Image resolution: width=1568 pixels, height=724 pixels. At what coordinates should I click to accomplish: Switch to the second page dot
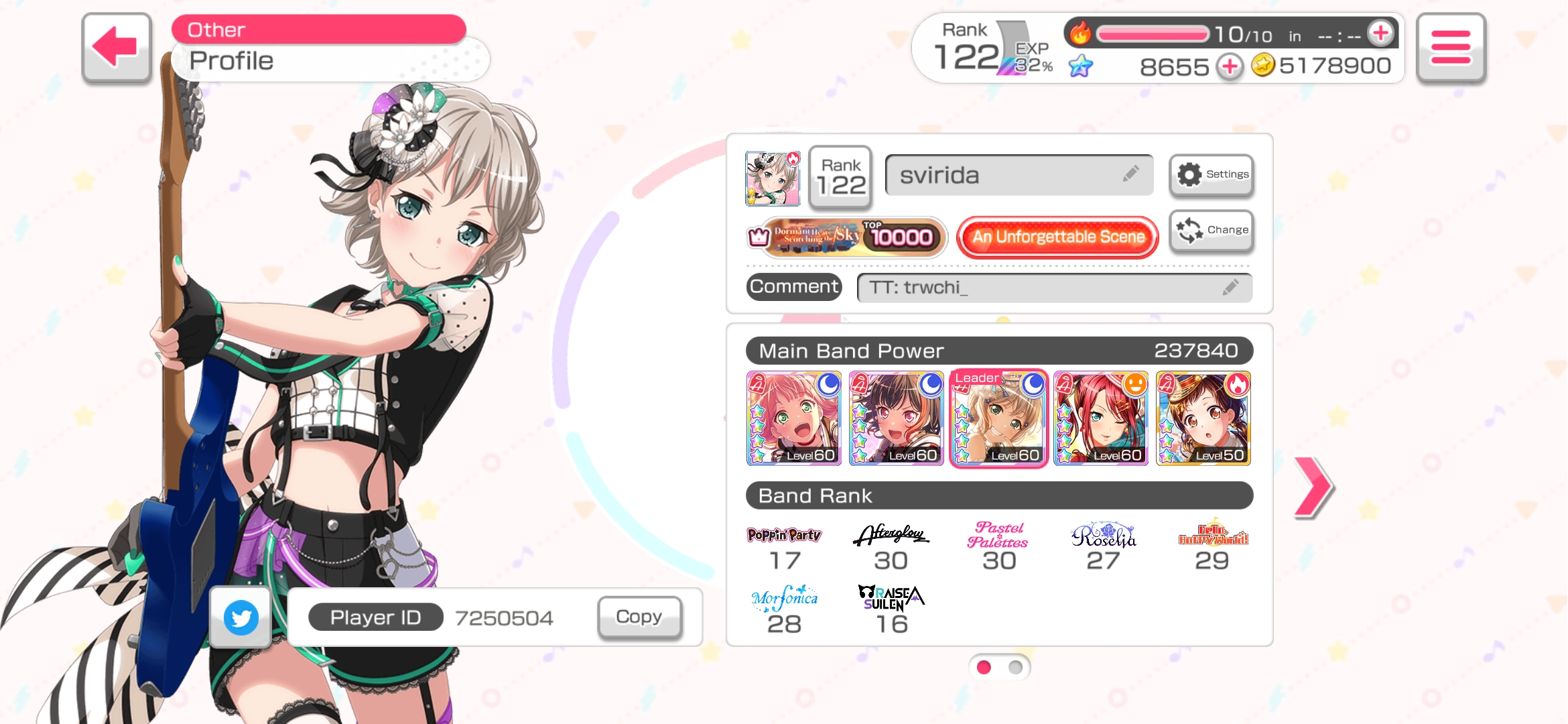pyautogui.click(x=1015, y=667)
